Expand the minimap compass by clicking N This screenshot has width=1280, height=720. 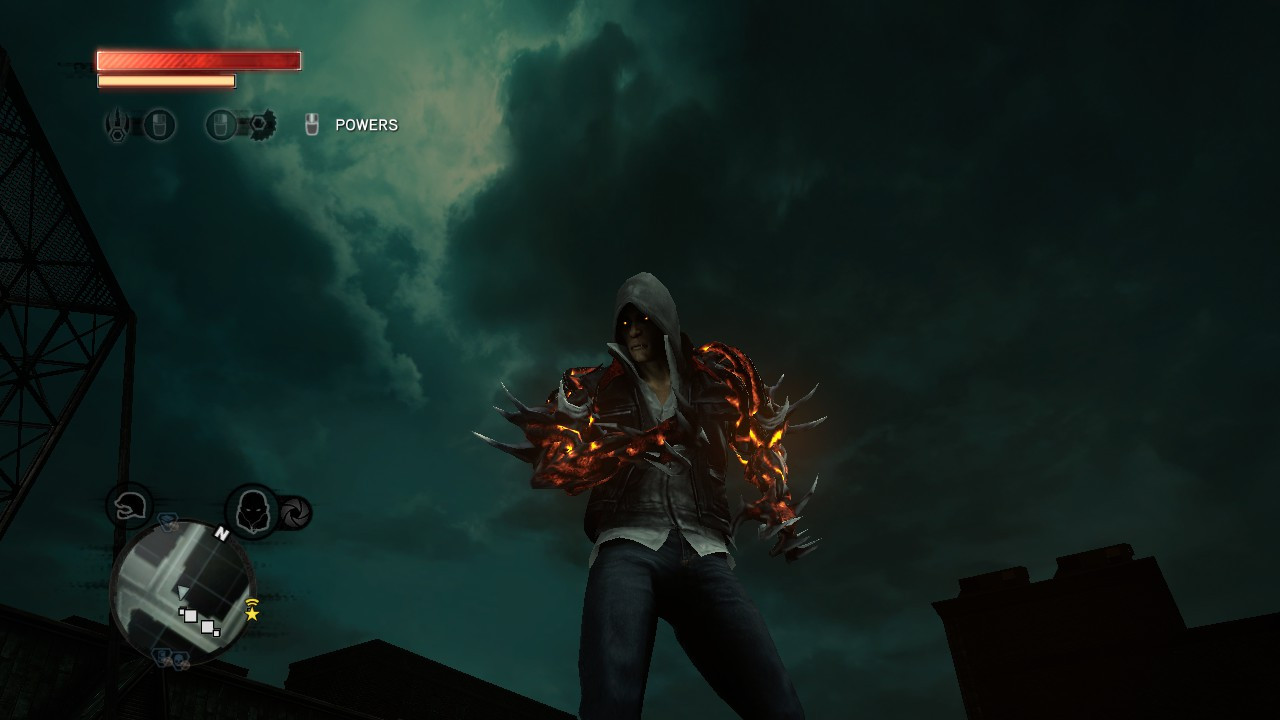pyautogui.click(x=222, y=532)
